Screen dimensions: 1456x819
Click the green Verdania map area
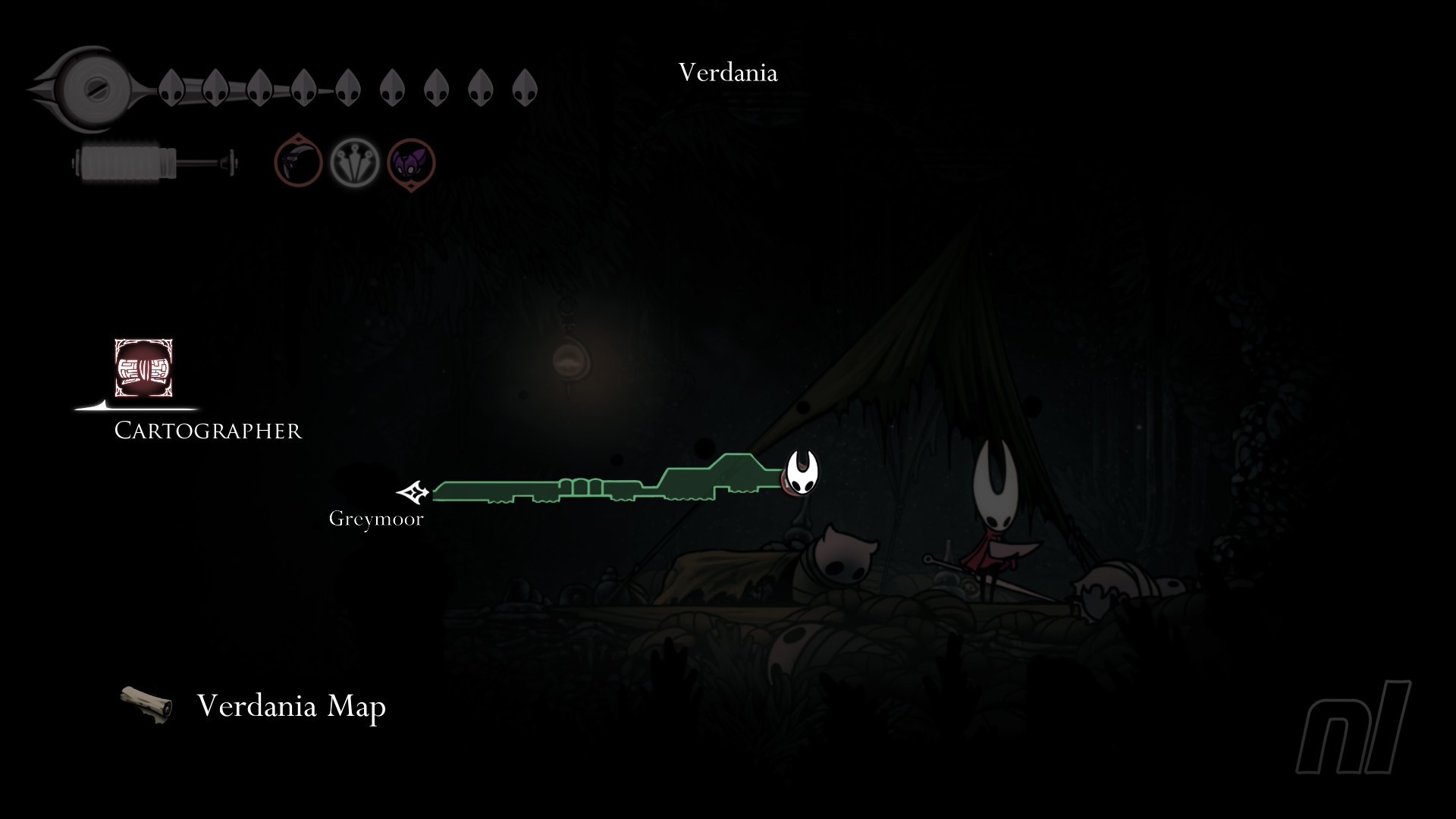(x=607, y=488)
